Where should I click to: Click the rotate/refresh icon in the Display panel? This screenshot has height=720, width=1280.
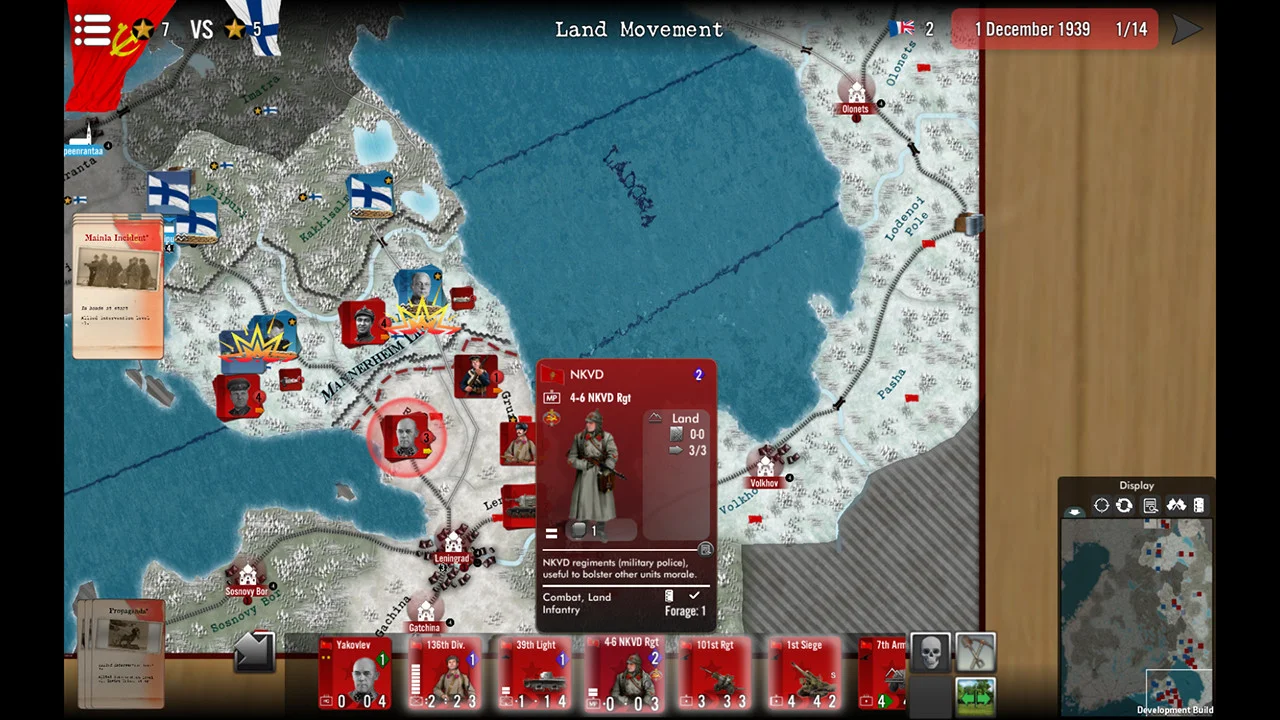click(1124, 505)
